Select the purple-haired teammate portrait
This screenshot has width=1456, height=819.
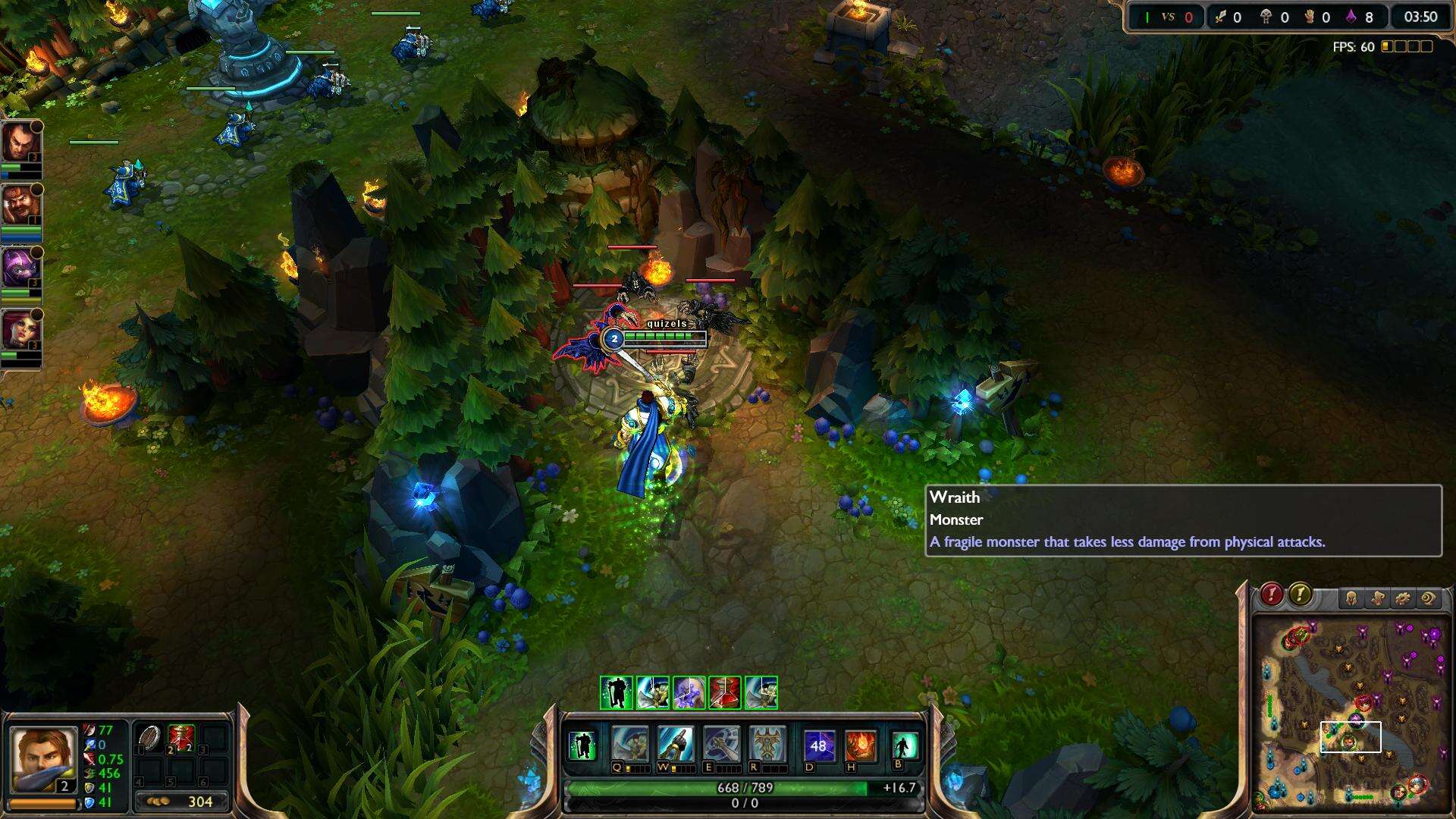[20, 268]
